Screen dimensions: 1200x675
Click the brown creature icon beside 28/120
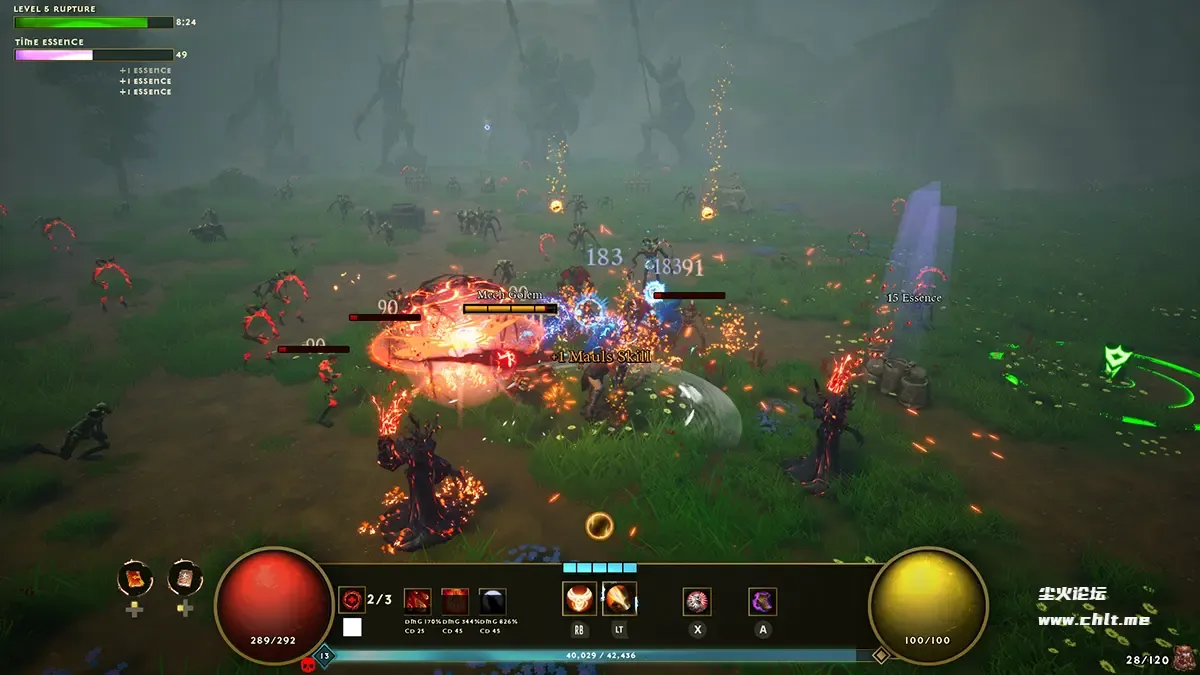click(1184, 657)
